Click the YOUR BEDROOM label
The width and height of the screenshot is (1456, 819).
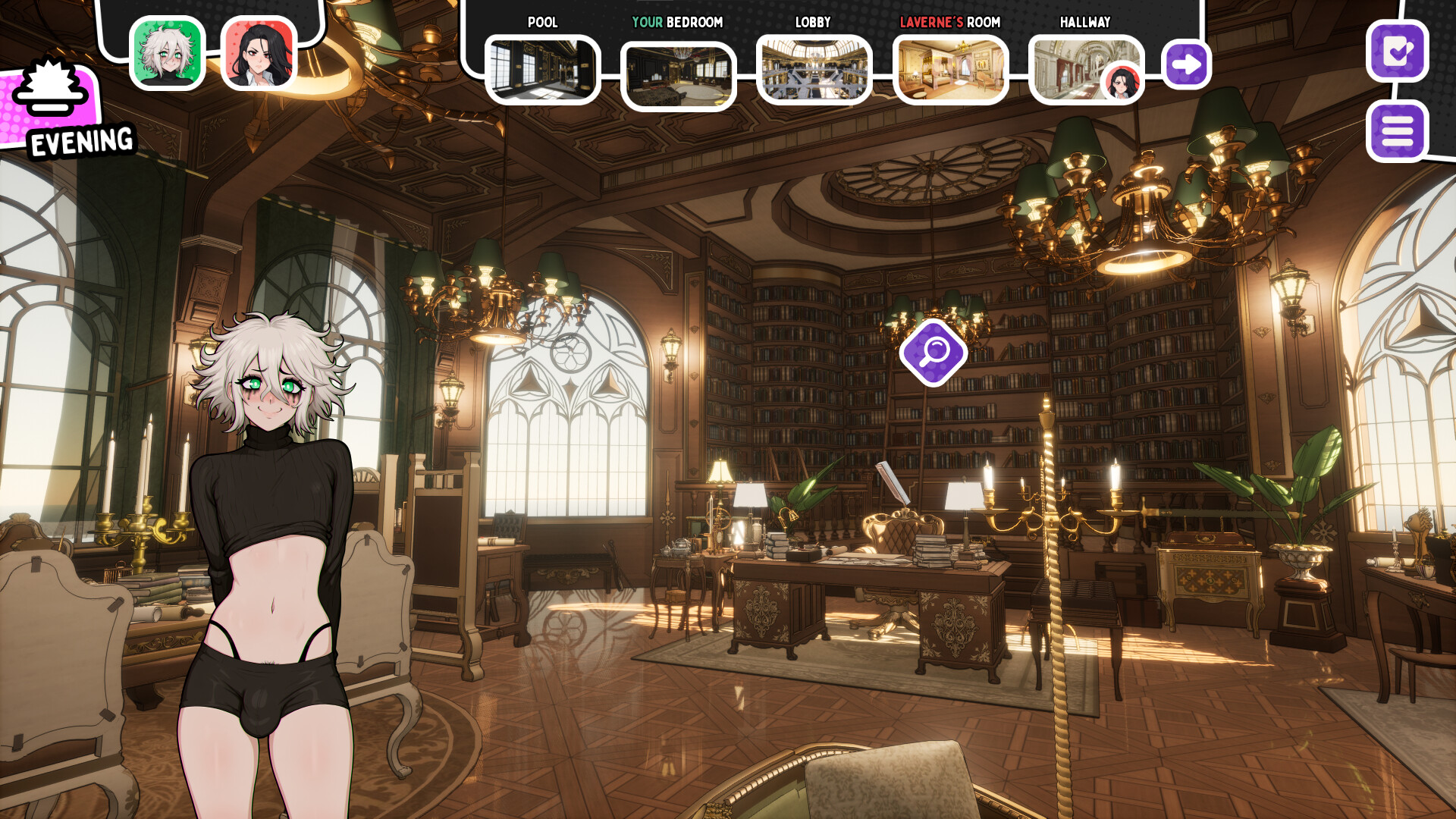pyautogui.click(x=679, y=23)
